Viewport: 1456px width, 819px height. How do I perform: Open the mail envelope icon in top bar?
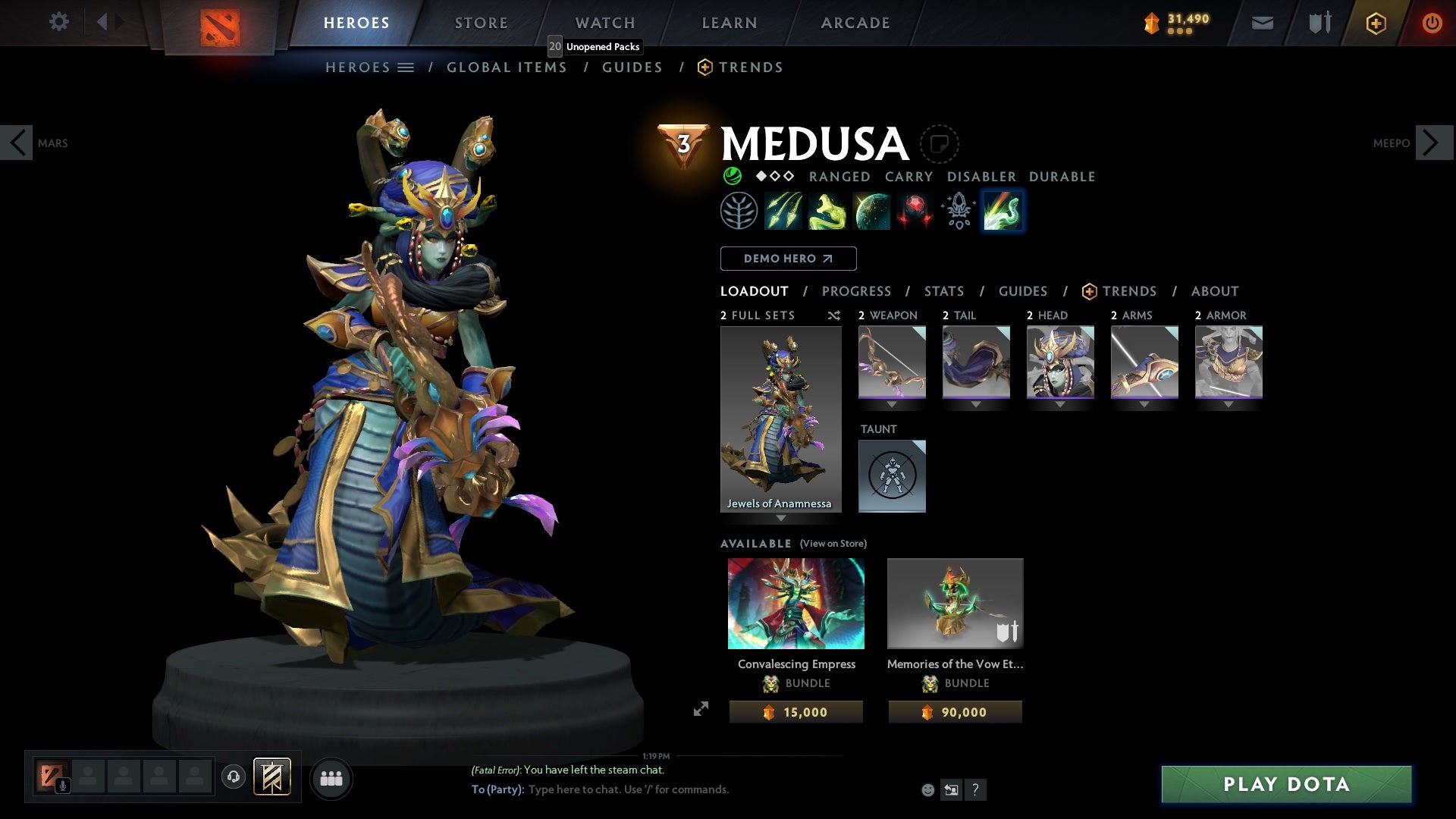[x=1262, y=22]
